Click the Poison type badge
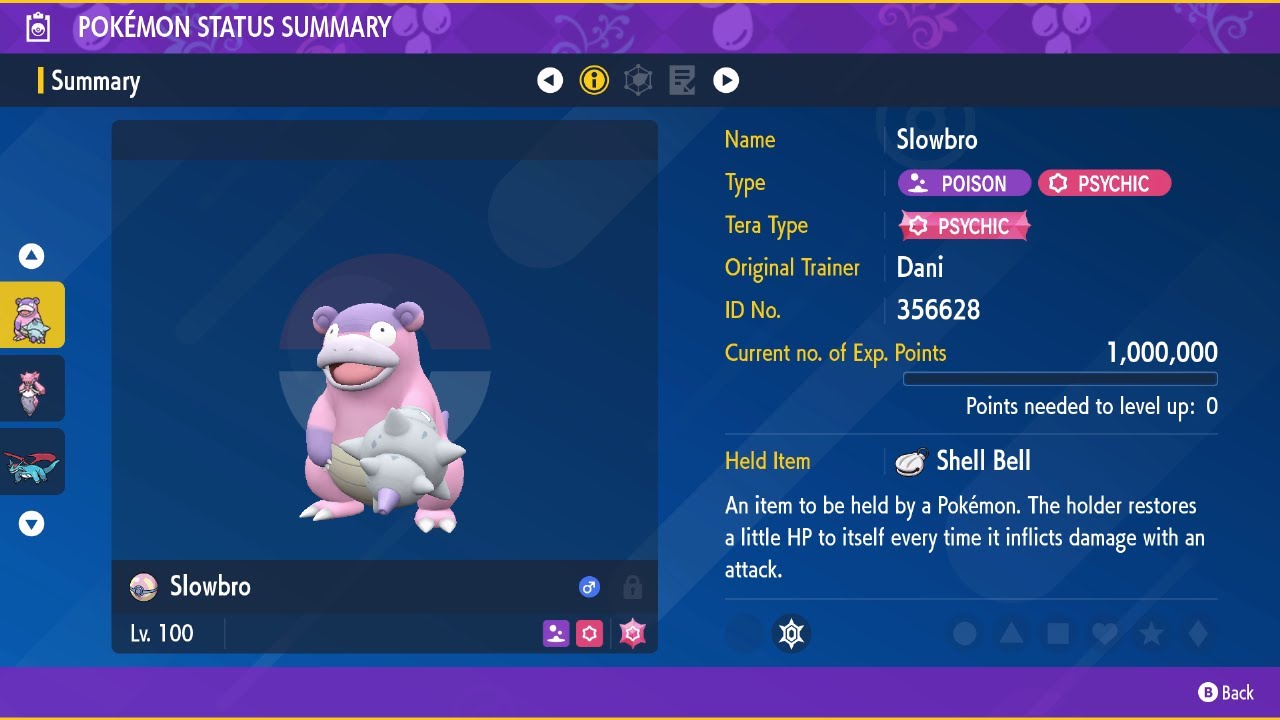 point(963,183)
